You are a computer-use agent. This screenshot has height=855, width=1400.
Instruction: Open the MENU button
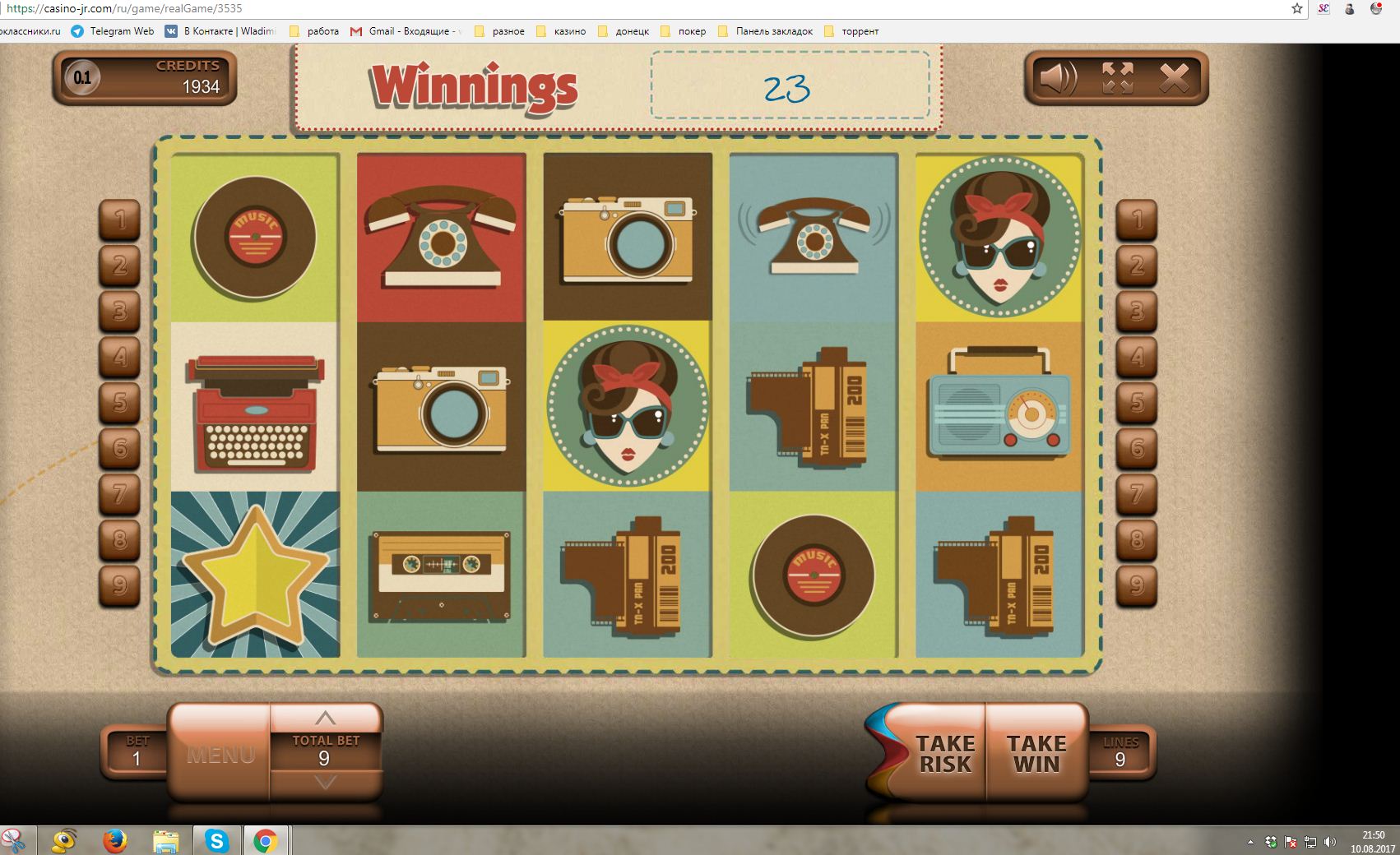[220, 754]
